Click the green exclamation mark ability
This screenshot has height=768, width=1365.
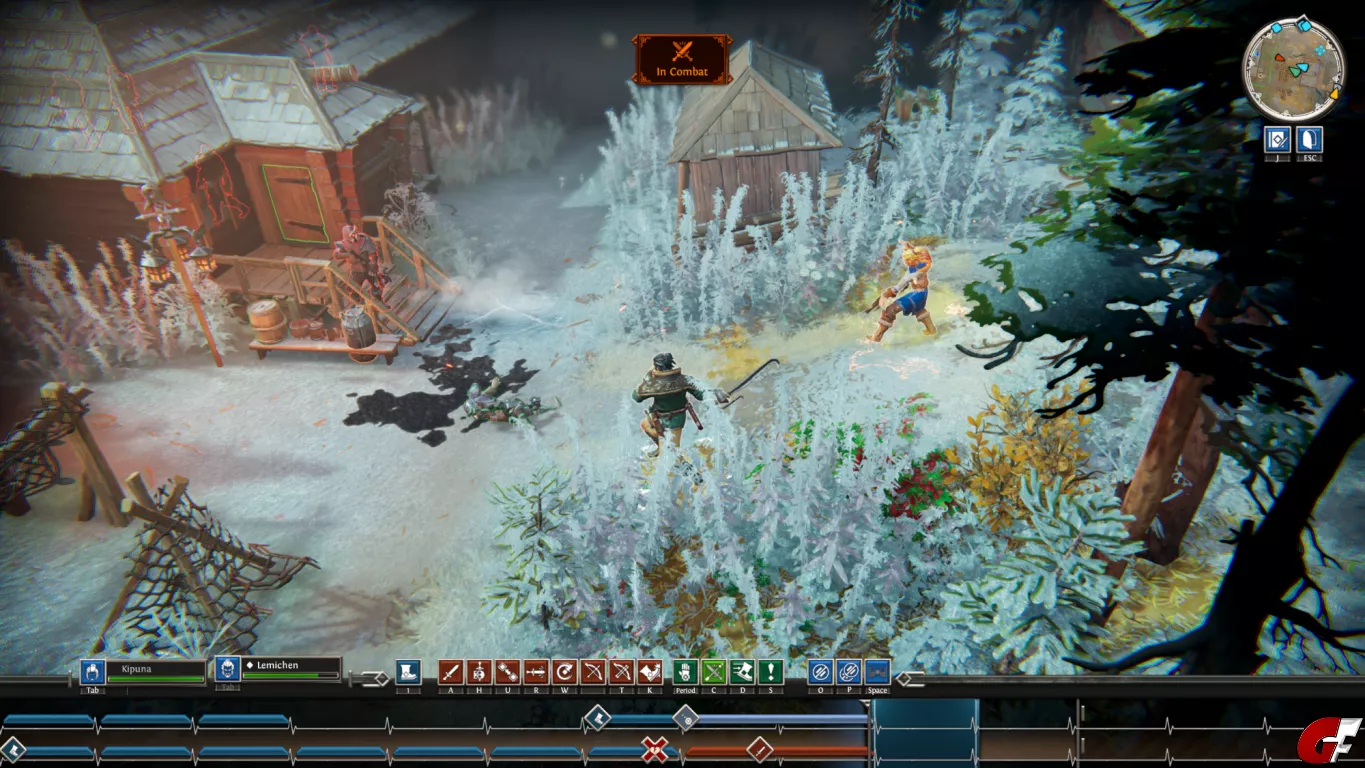click(x=770, y=672)
